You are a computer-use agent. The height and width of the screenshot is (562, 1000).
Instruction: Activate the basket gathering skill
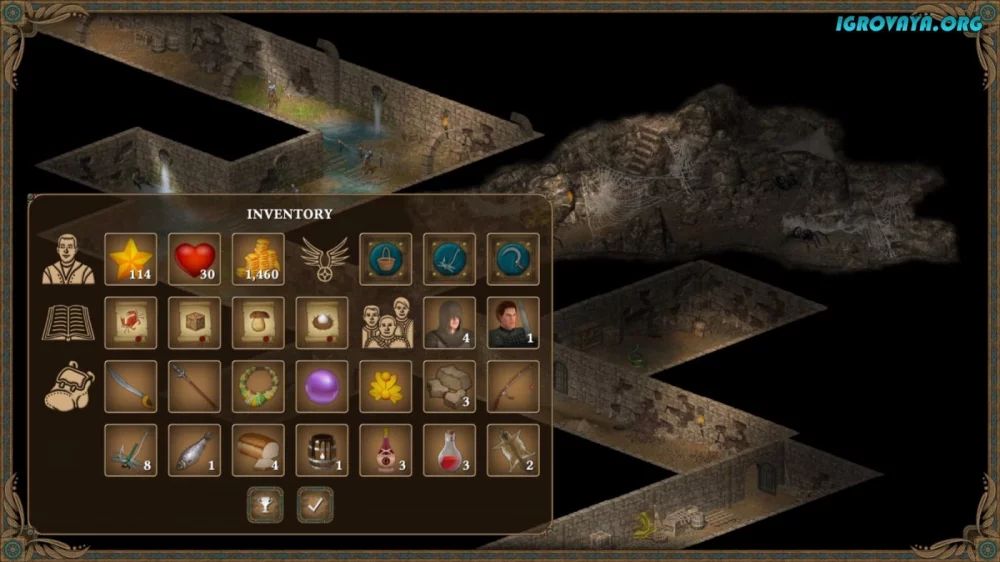(385, 259)
